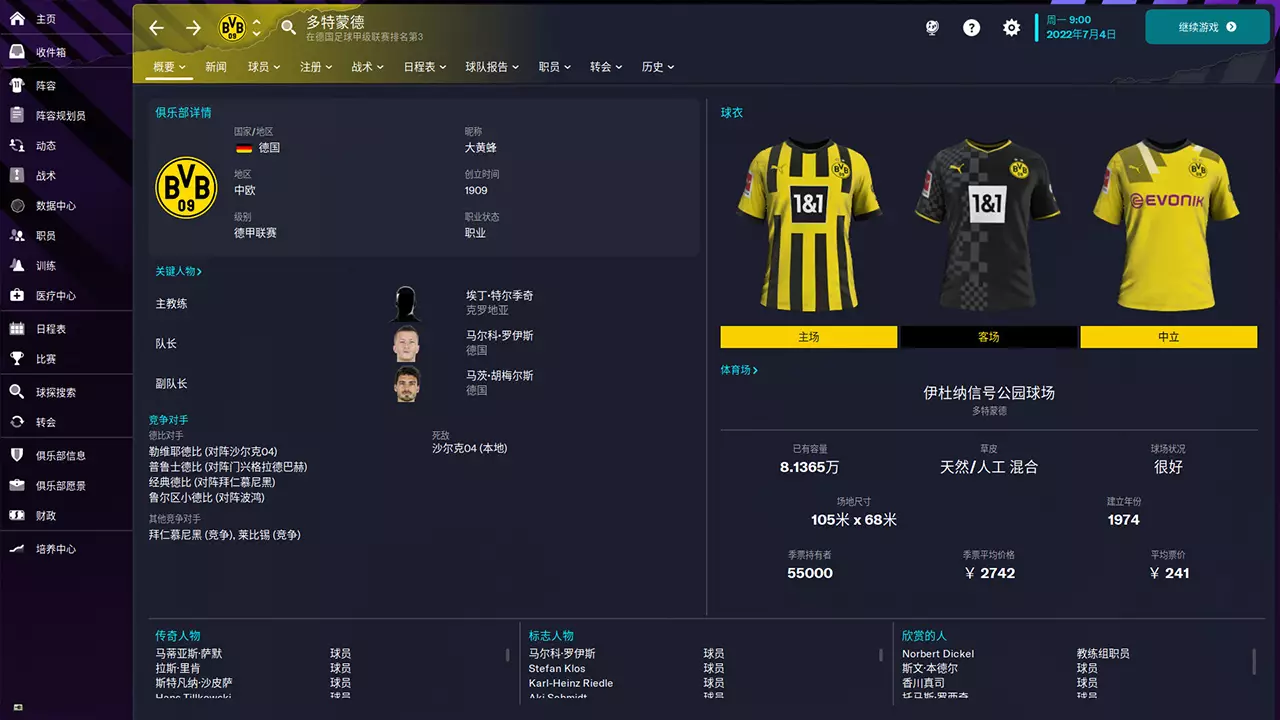Switch to the 新闻 tab
The image size is (1280, 720).
(x=217, y=66)
